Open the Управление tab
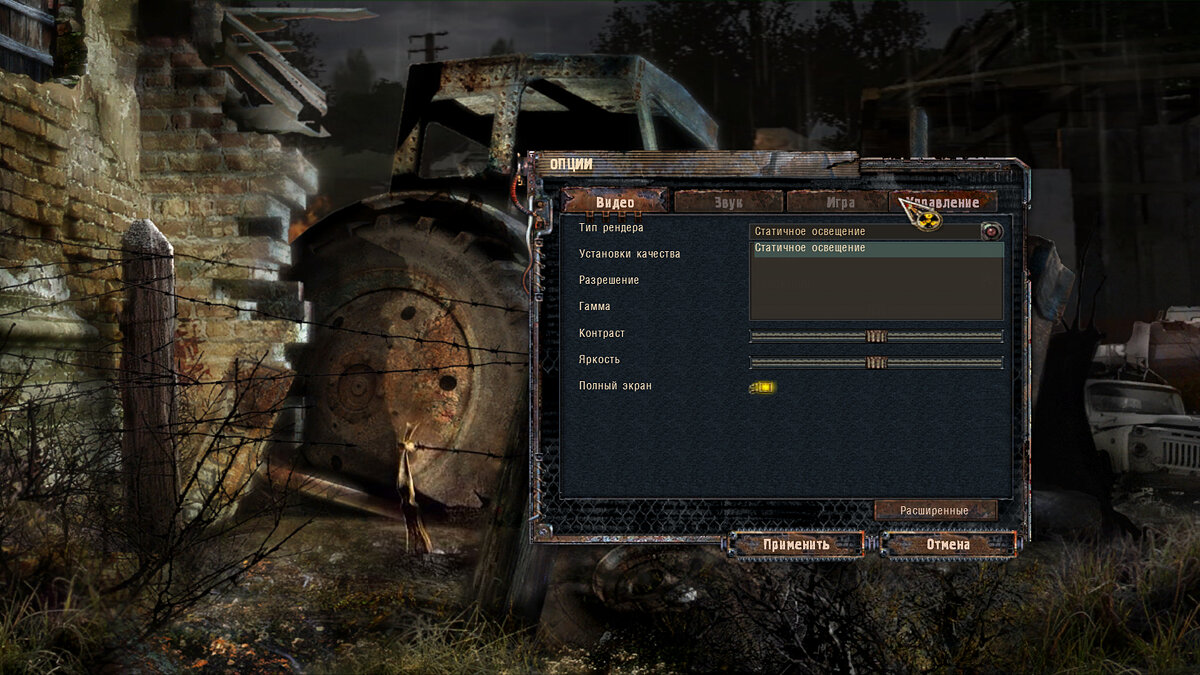This screenshot has width=1200, height=675. tap(945, 202)
